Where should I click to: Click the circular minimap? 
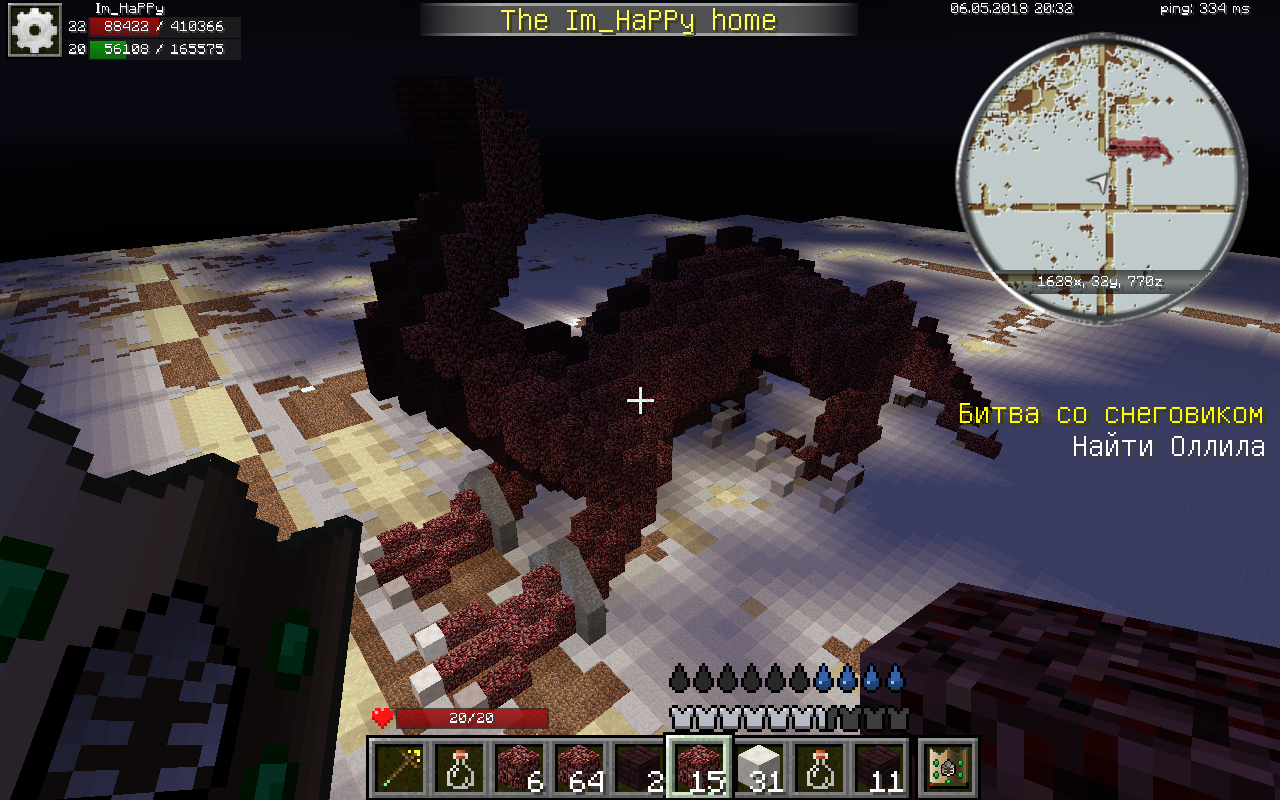(x=1103, y=179)
